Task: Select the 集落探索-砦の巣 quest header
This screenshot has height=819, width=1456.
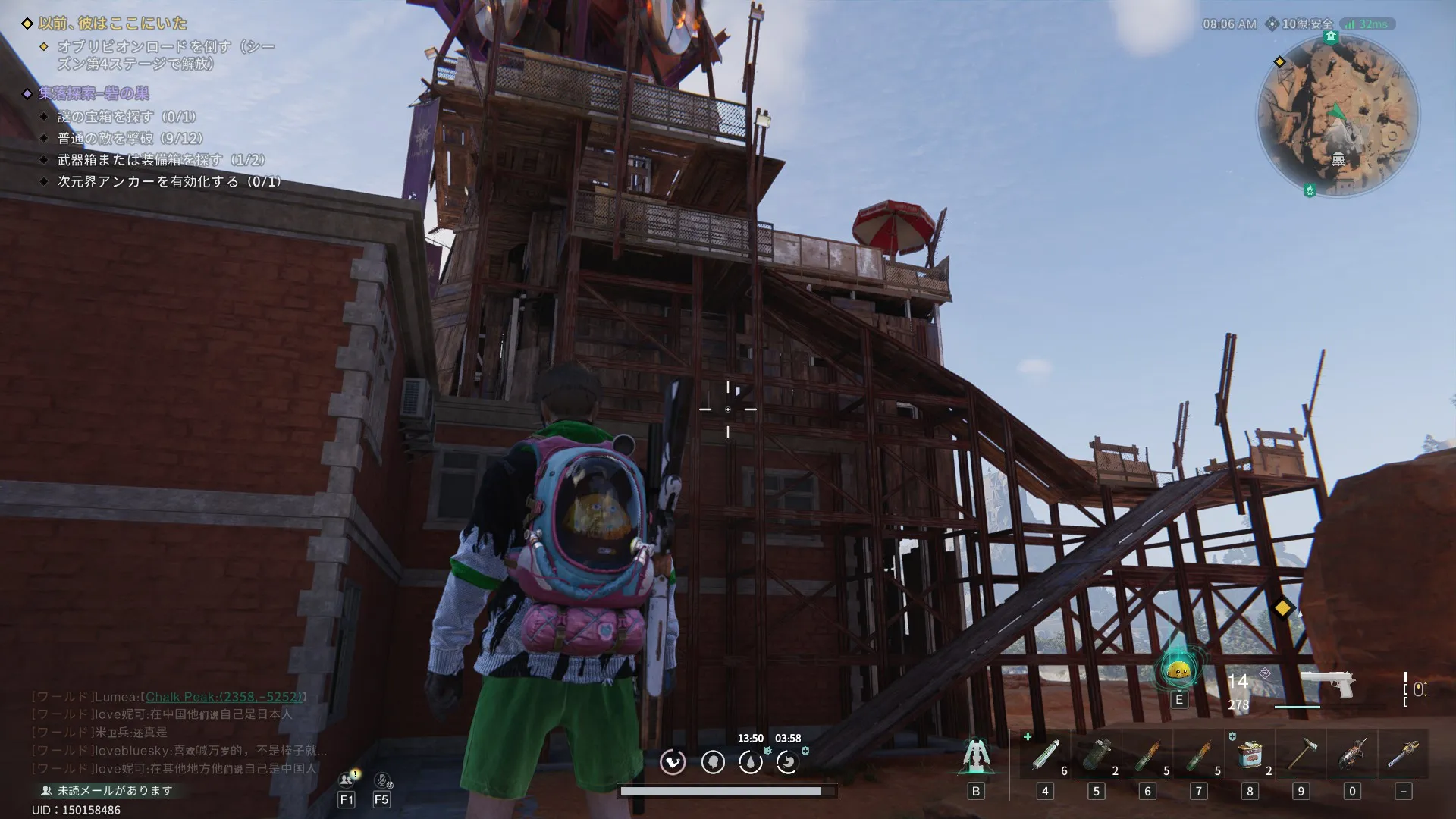Action: pyautogui.click(x=94, y=93)
